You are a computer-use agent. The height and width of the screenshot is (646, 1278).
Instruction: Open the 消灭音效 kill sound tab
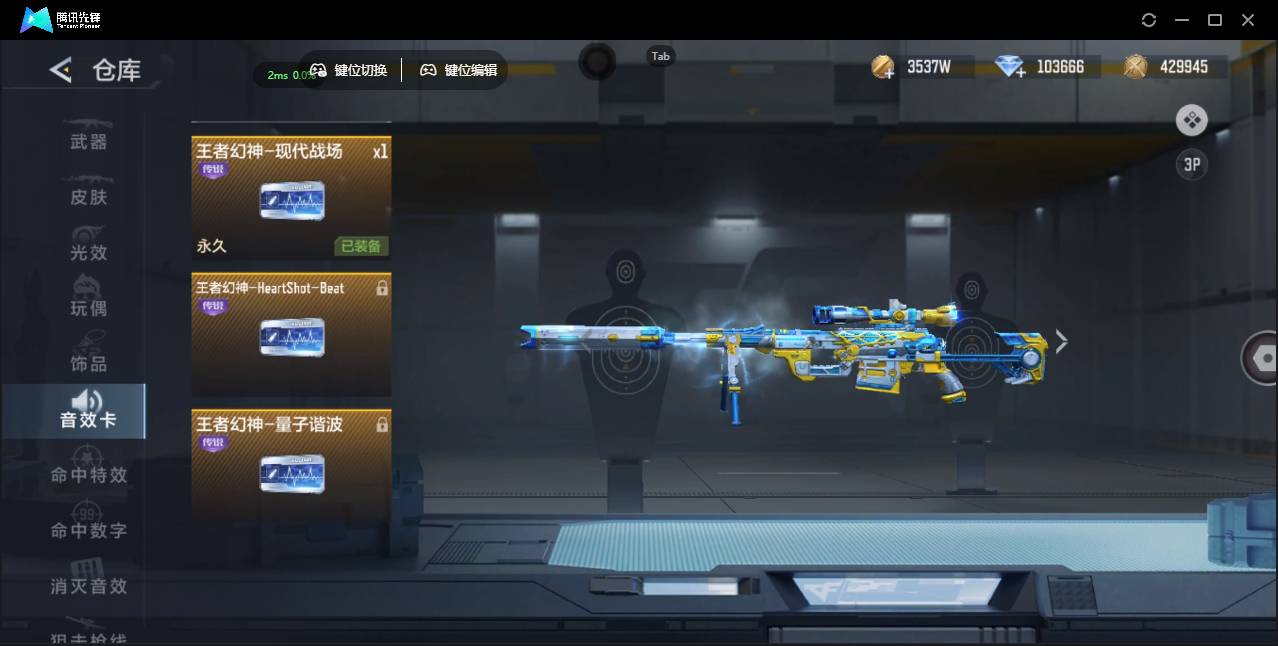click(88, 586)
